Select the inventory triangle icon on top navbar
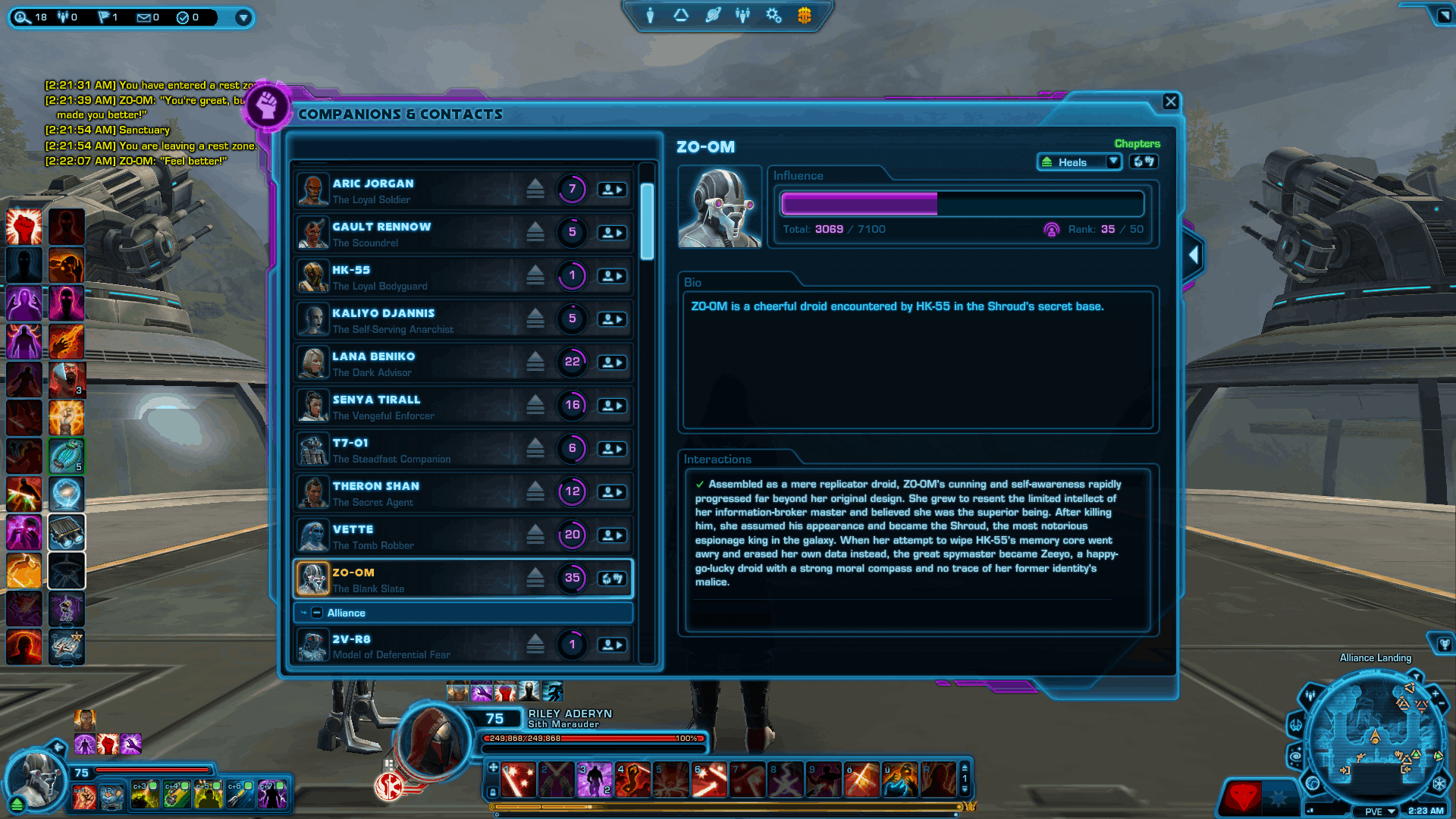The image size is (1456, 819). tap(681, 15)
